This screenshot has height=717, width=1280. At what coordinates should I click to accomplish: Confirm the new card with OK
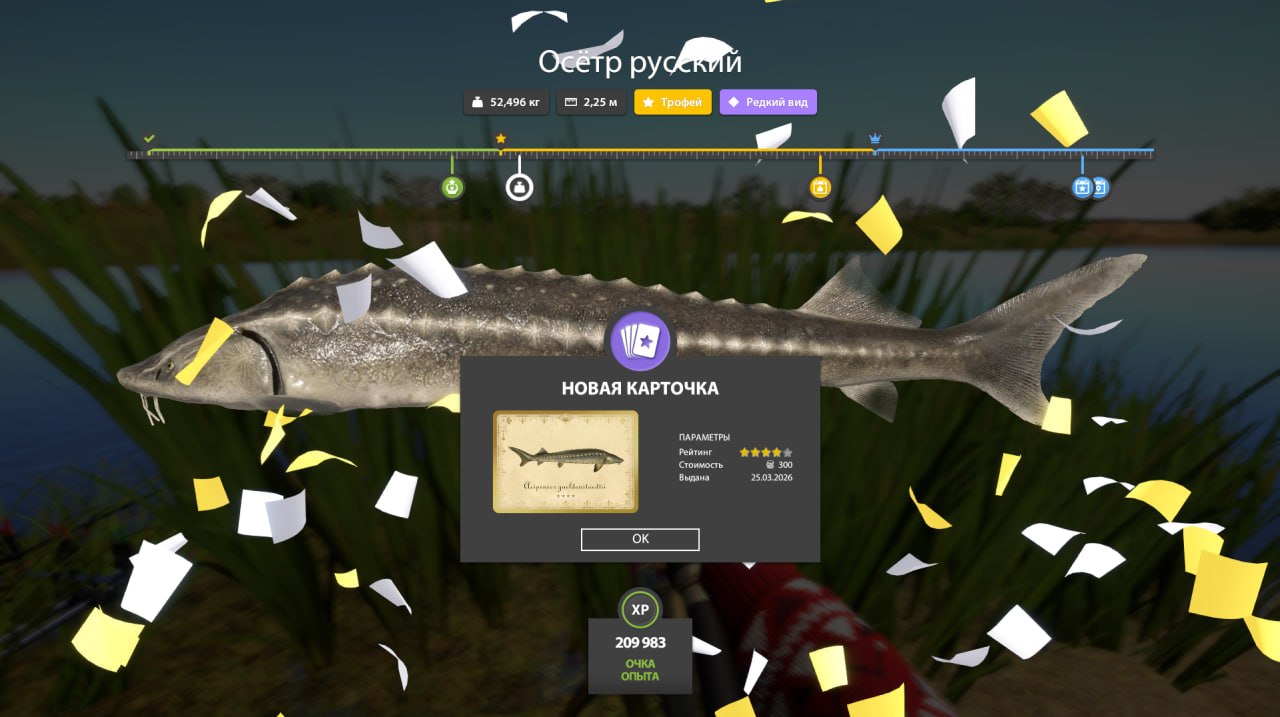click(x=640, y=539)
